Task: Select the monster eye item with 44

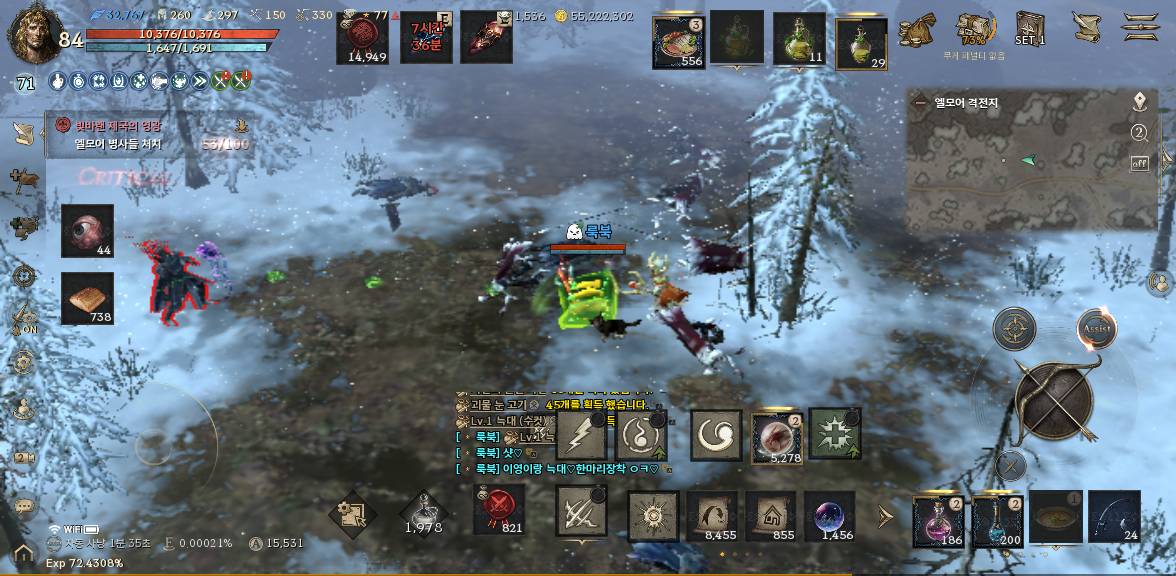Action: (x=87, y=230)
